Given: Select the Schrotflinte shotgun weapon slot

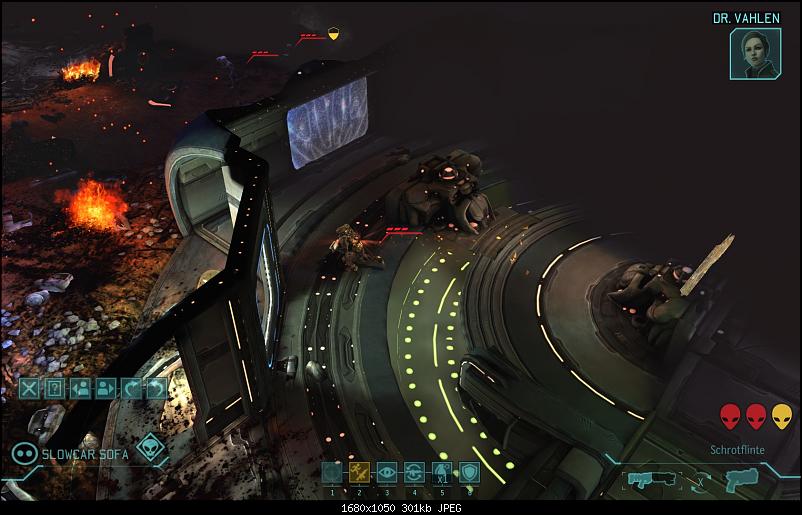Looking at the screenshot, I should [x=646, y=480].
